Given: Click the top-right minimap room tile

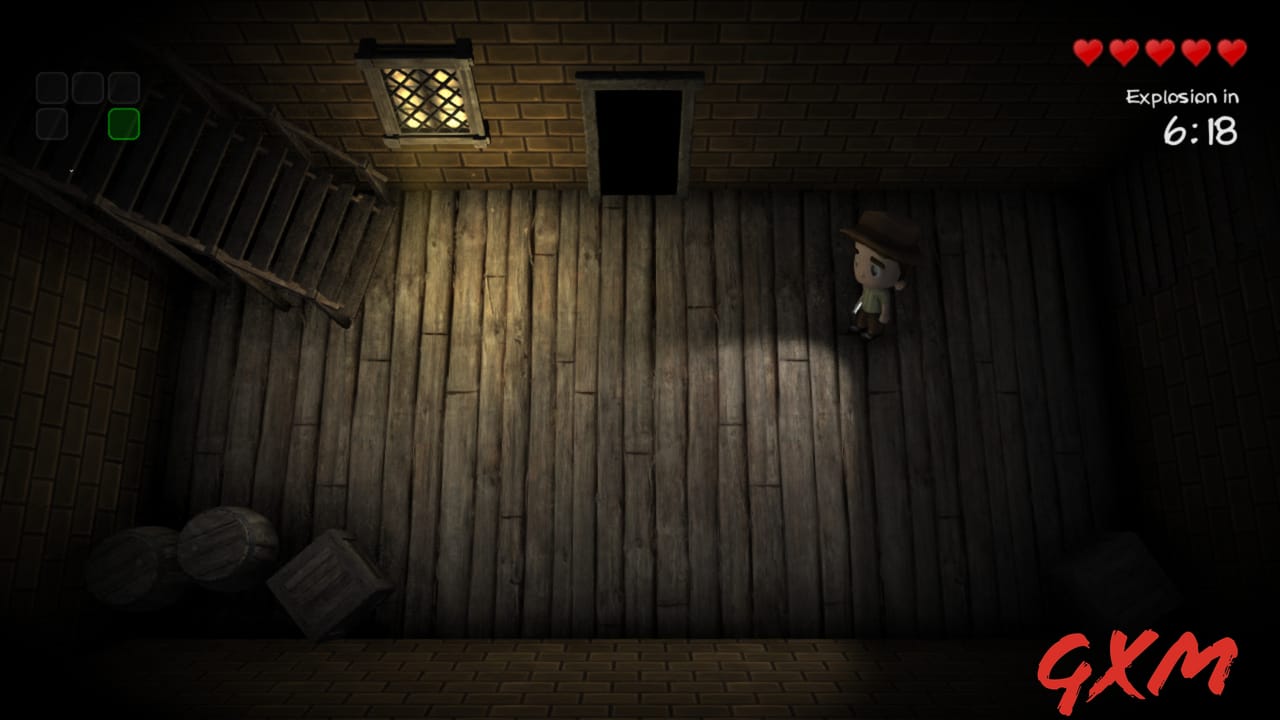Looking at the screenshot, I should tap(124, 88).
